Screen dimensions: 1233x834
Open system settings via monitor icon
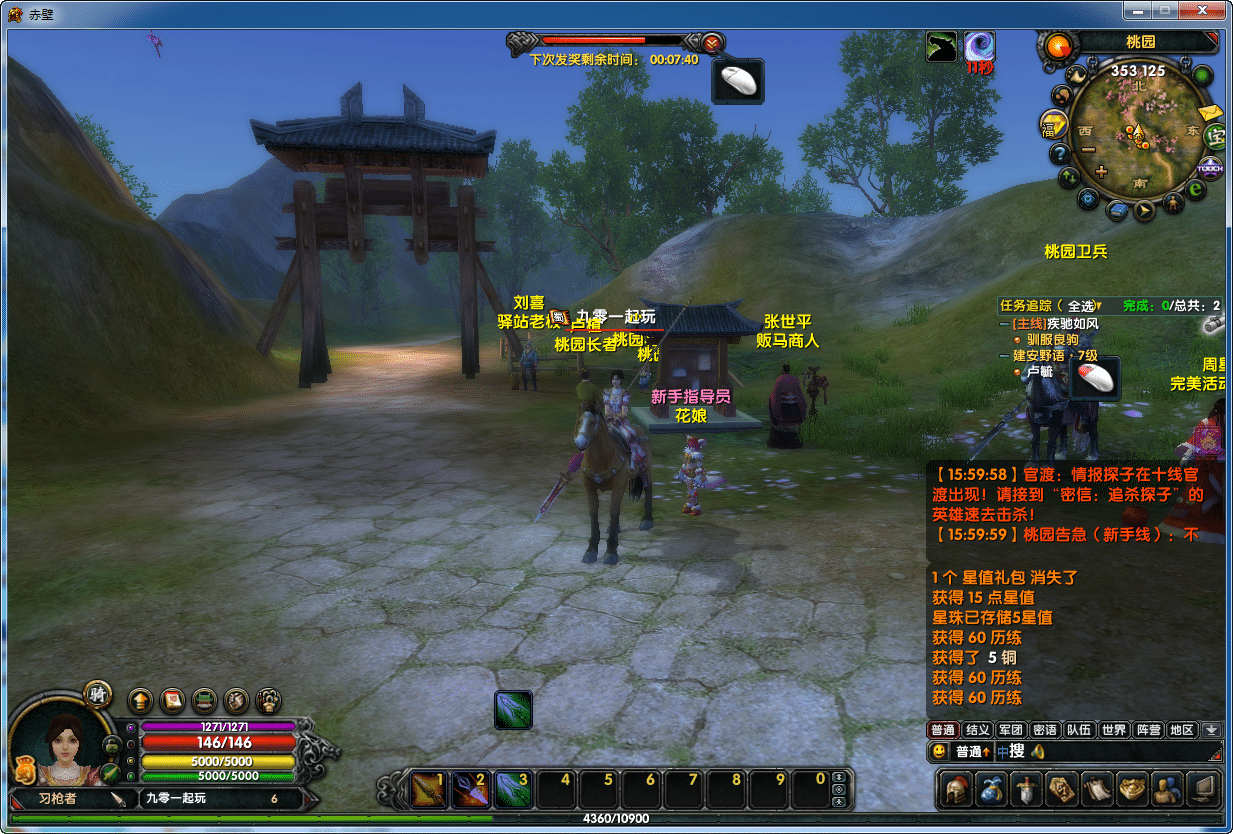point(1204,790)
